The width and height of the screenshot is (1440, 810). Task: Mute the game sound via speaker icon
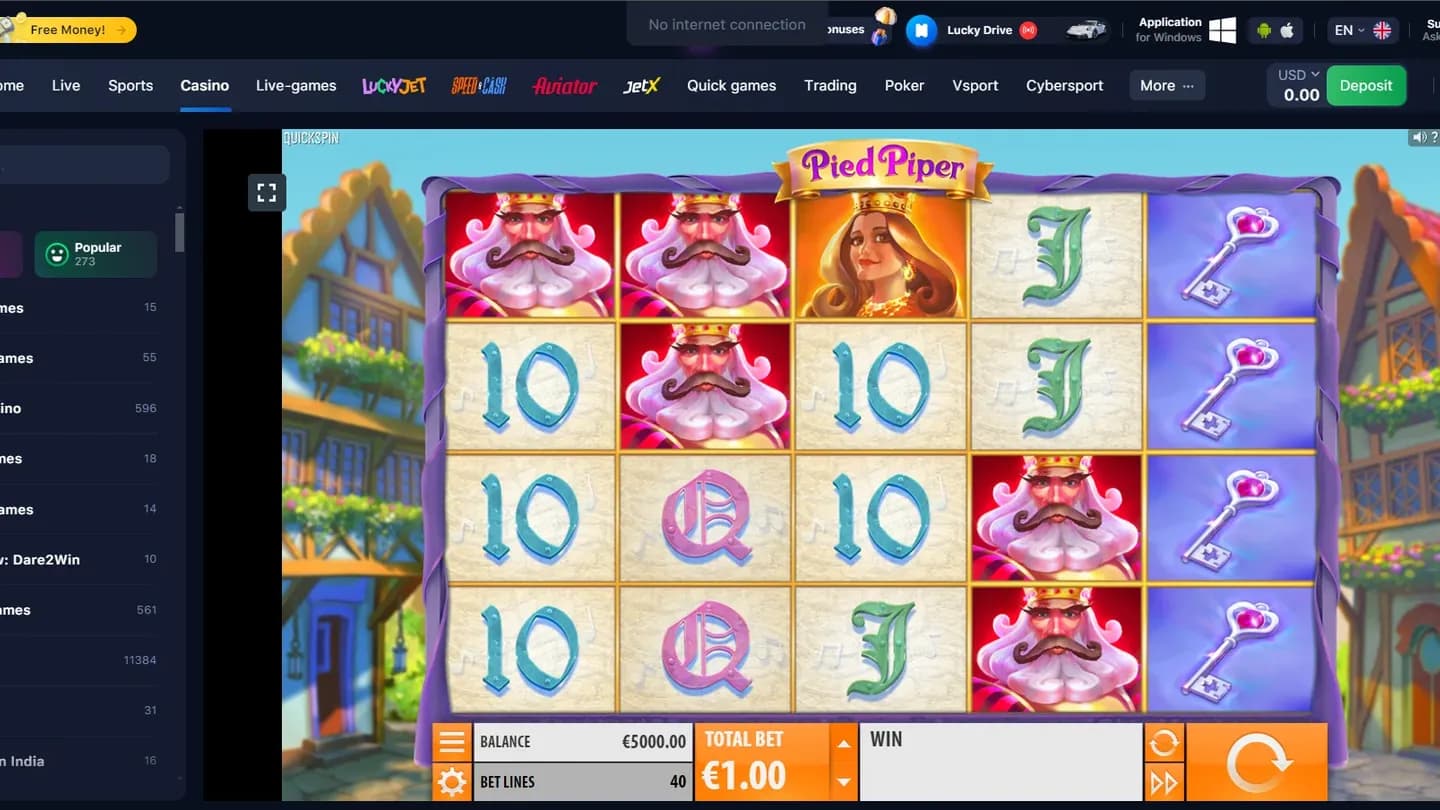1419,136
